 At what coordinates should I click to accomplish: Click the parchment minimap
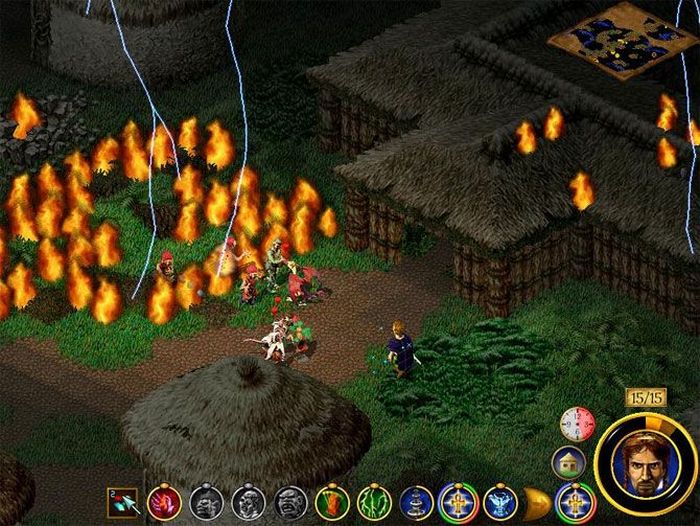click(x=610, y=40)
